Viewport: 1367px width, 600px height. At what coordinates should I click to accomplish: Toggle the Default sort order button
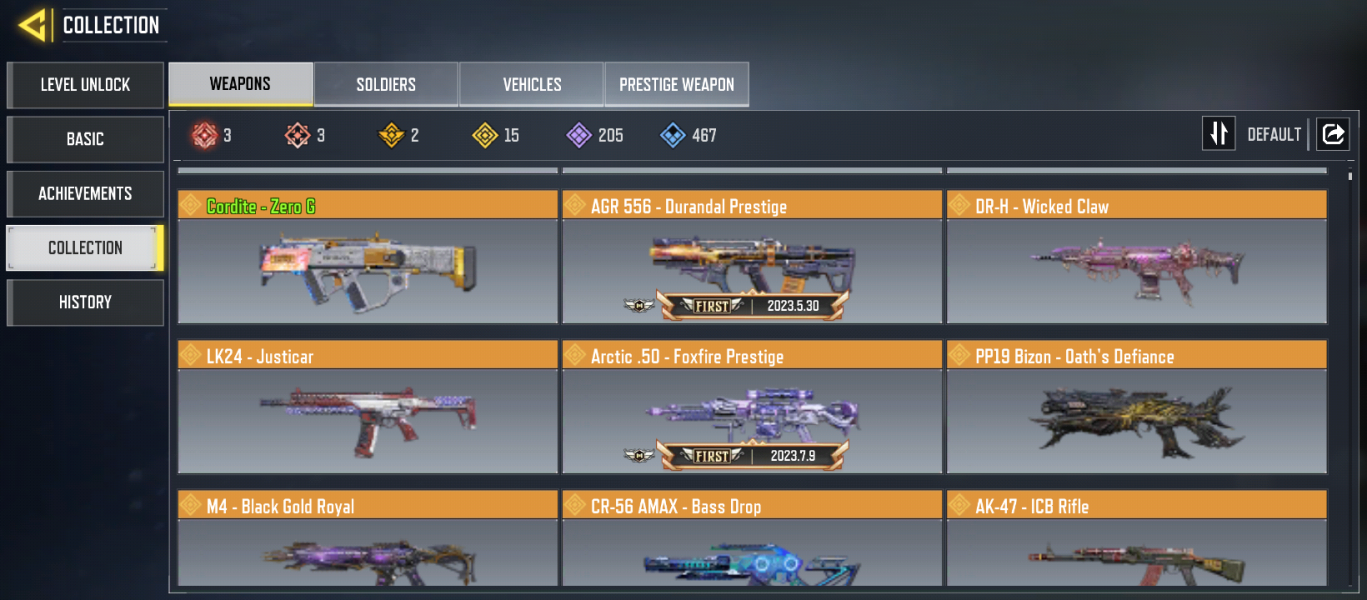click(x=1218, y=134)
